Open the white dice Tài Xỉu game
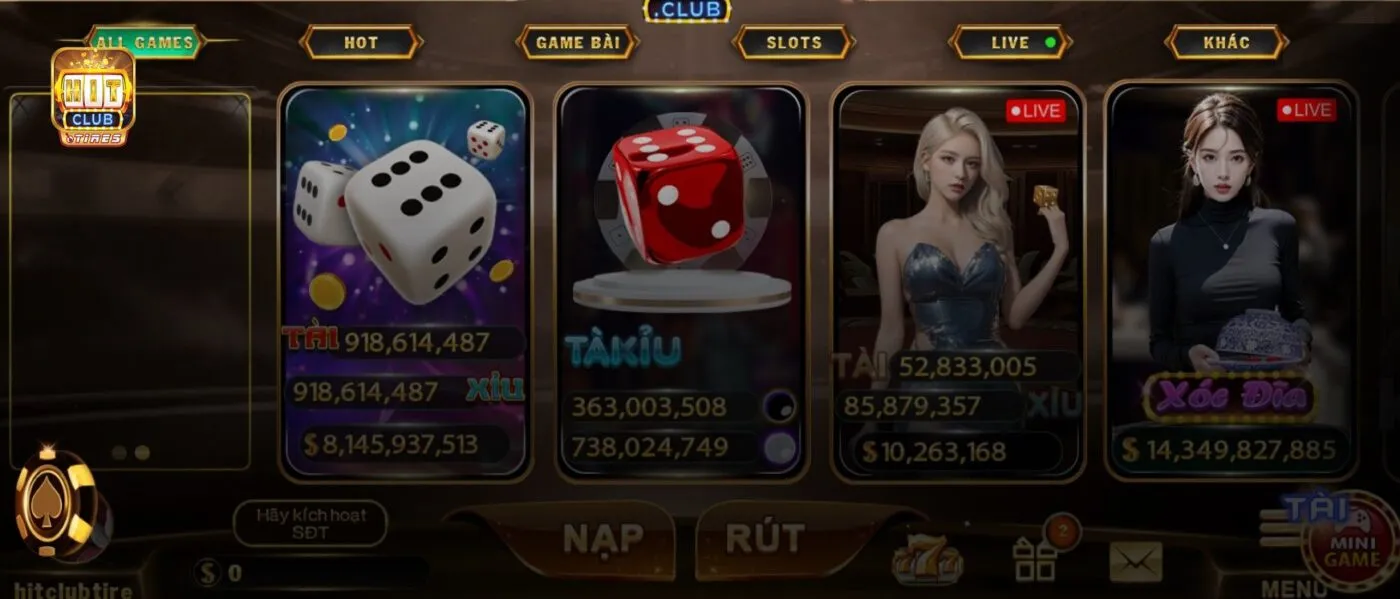Image resolution: width=1400 pixels, height=599 pixels. point(405,280)
